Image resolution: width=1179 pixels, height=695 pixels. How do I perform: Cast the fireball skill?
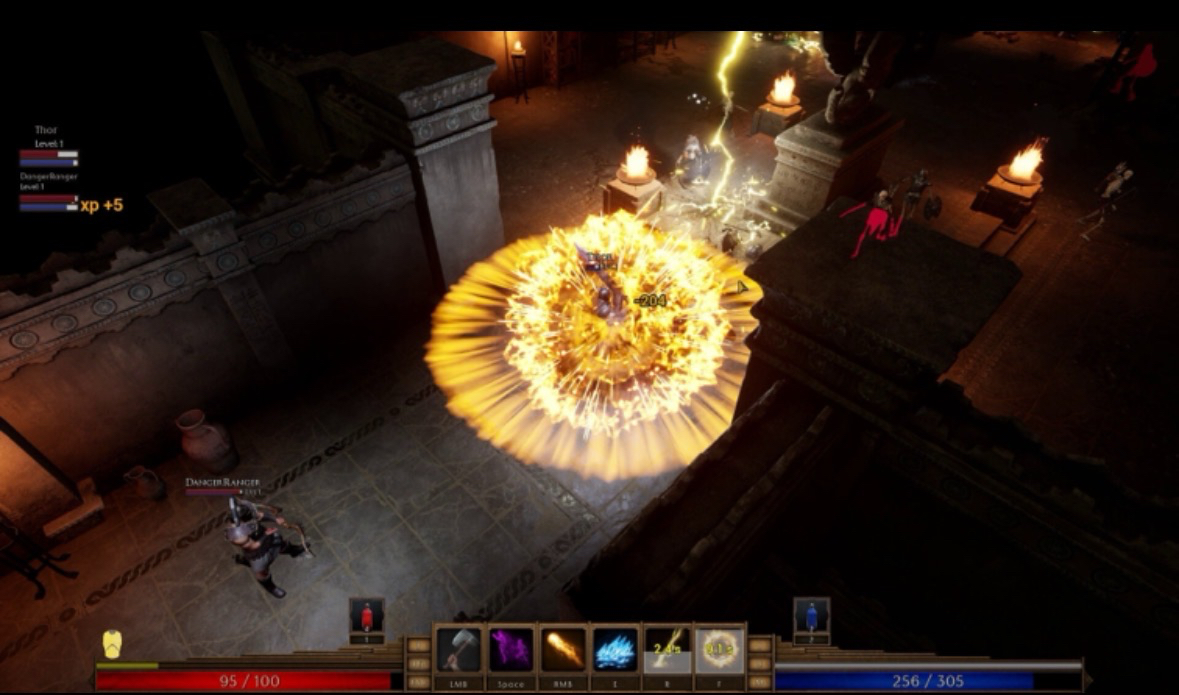tap(563, 650)
